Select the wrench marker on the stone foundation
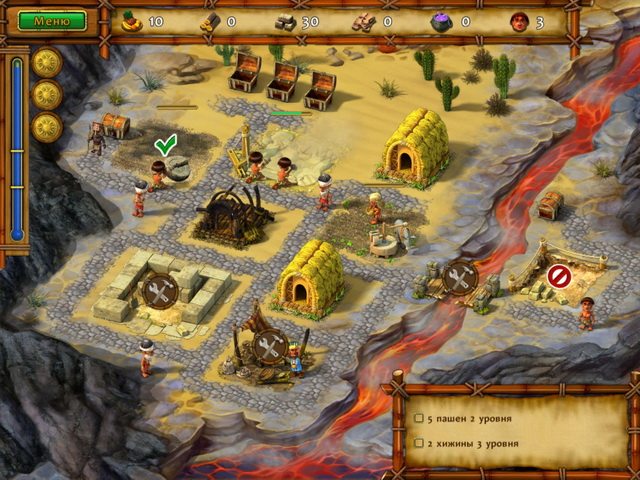 tap(159, 291)
